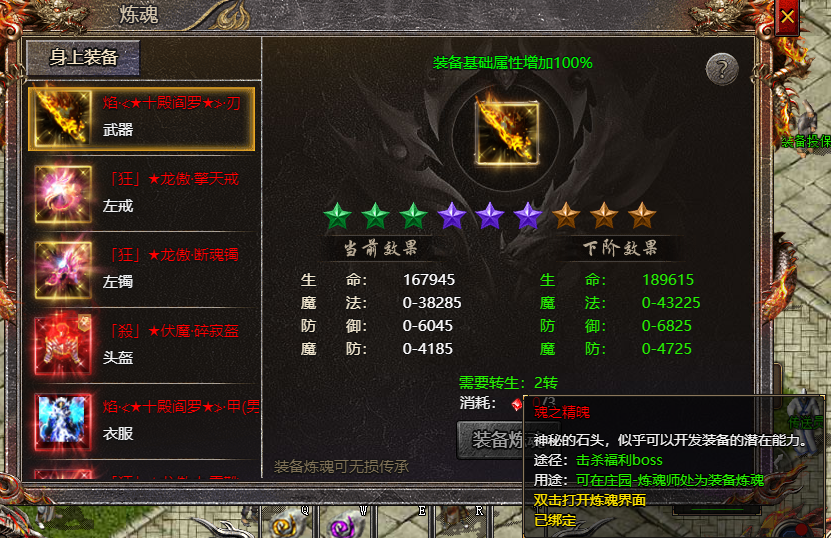Click the weapon icon in the center slot
This screenshot has height=538, width=831.
[x=506, y=131]
